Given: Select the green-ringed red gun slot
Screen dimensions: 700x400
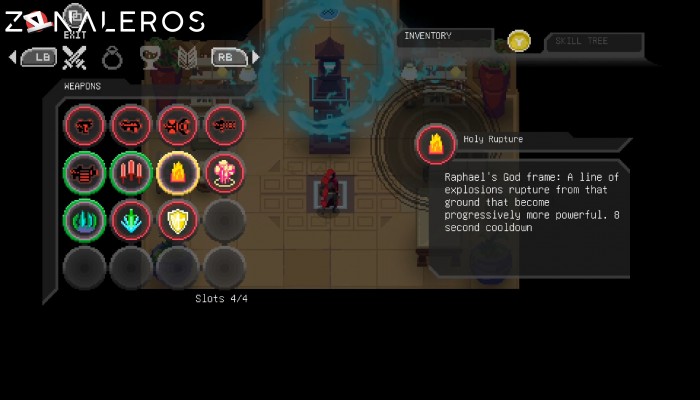Looking at the screenshot, I should (x=83, y=173).
